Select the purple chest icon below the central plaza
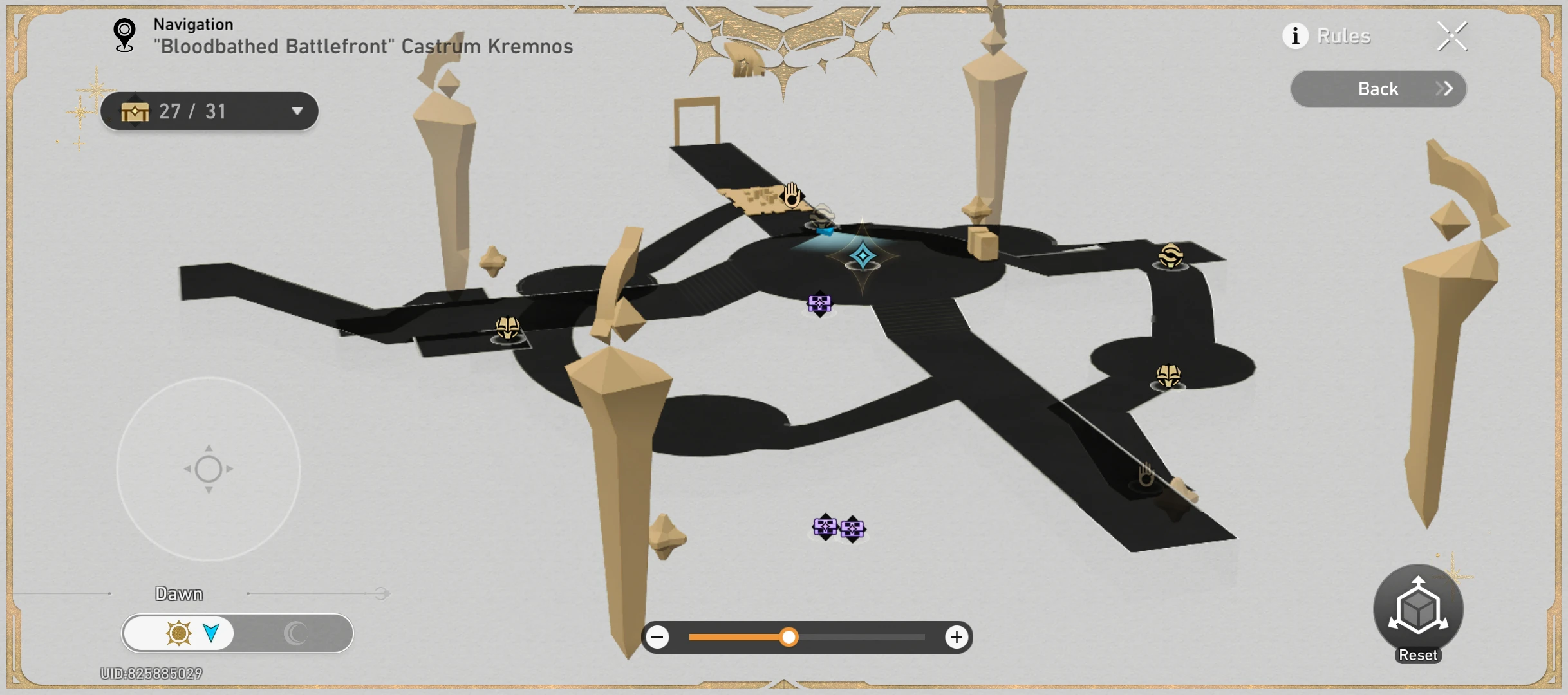1568x695 pixels. coord(818,304)
